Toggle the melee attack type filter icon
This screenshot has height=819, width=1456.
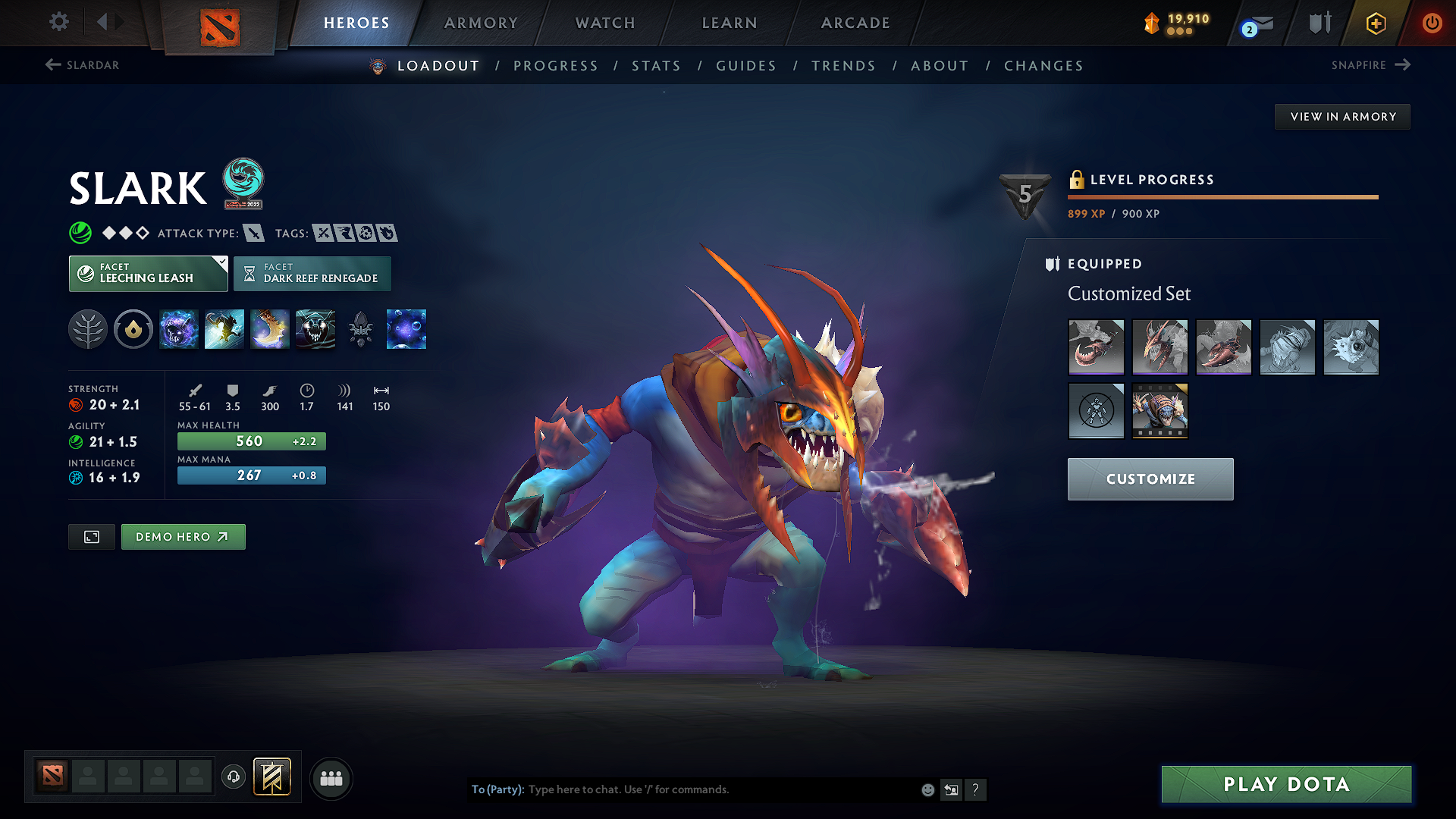click(x=252, y=233)
